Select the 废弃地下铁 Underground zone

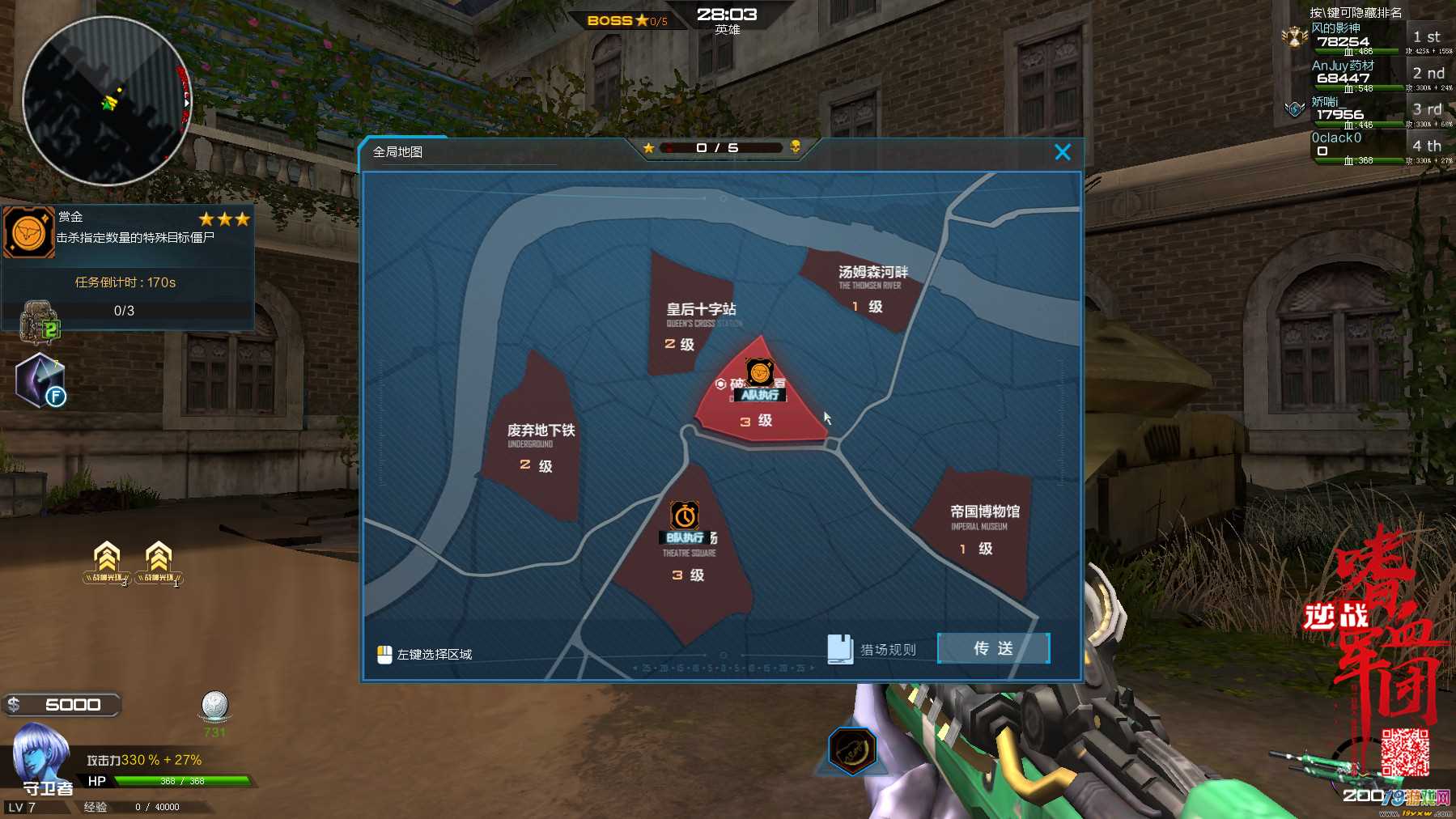coord(536,445)
